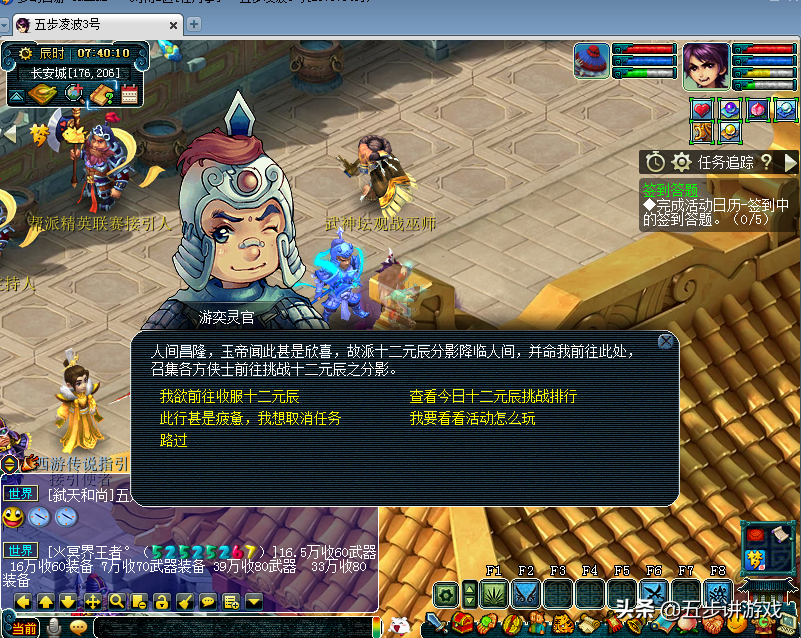Open the 任务追踪 settings gear
This screenshot has height=638, width=801.
(681, 162)
